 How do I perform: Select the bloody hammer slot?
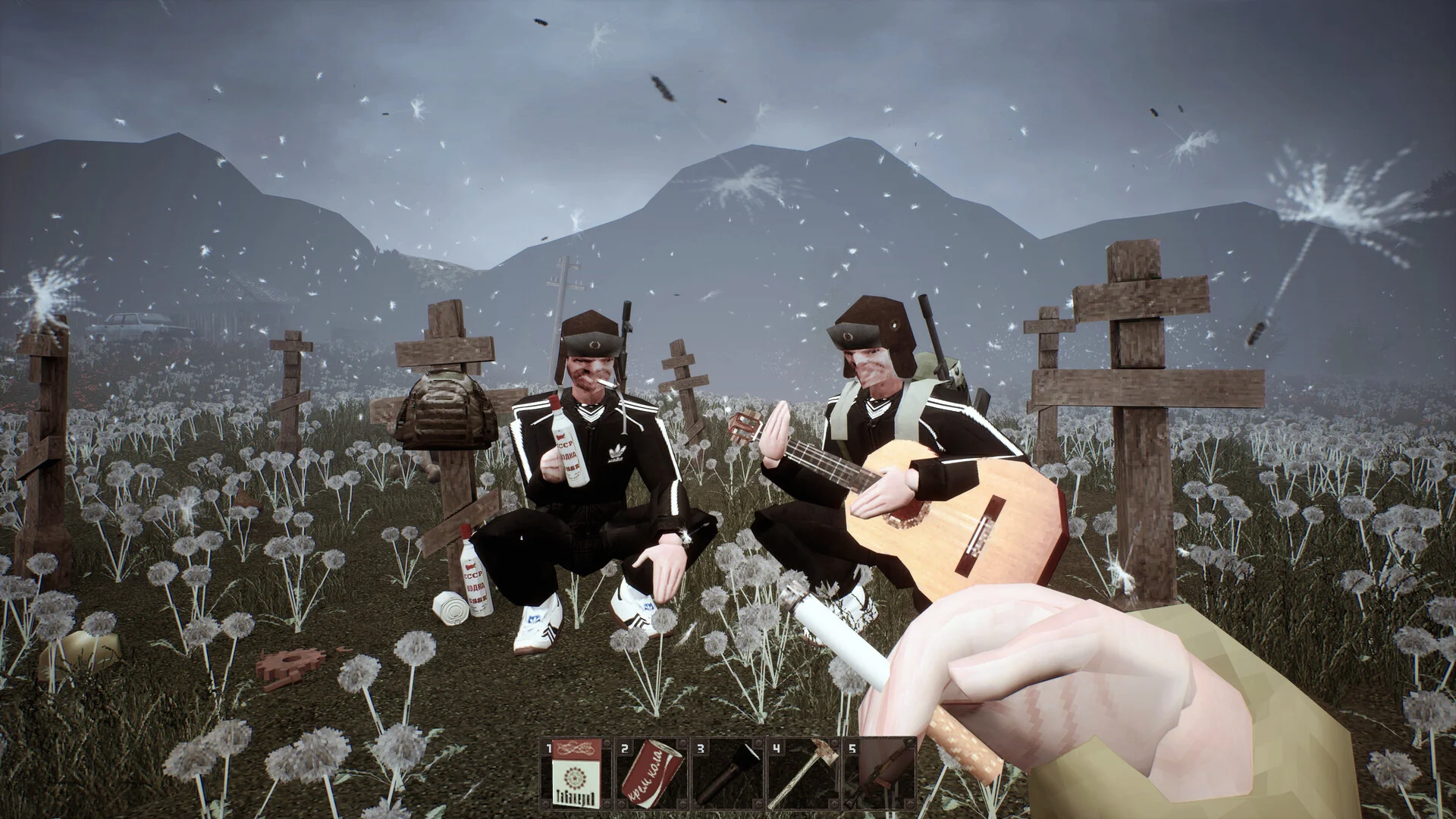803,774
